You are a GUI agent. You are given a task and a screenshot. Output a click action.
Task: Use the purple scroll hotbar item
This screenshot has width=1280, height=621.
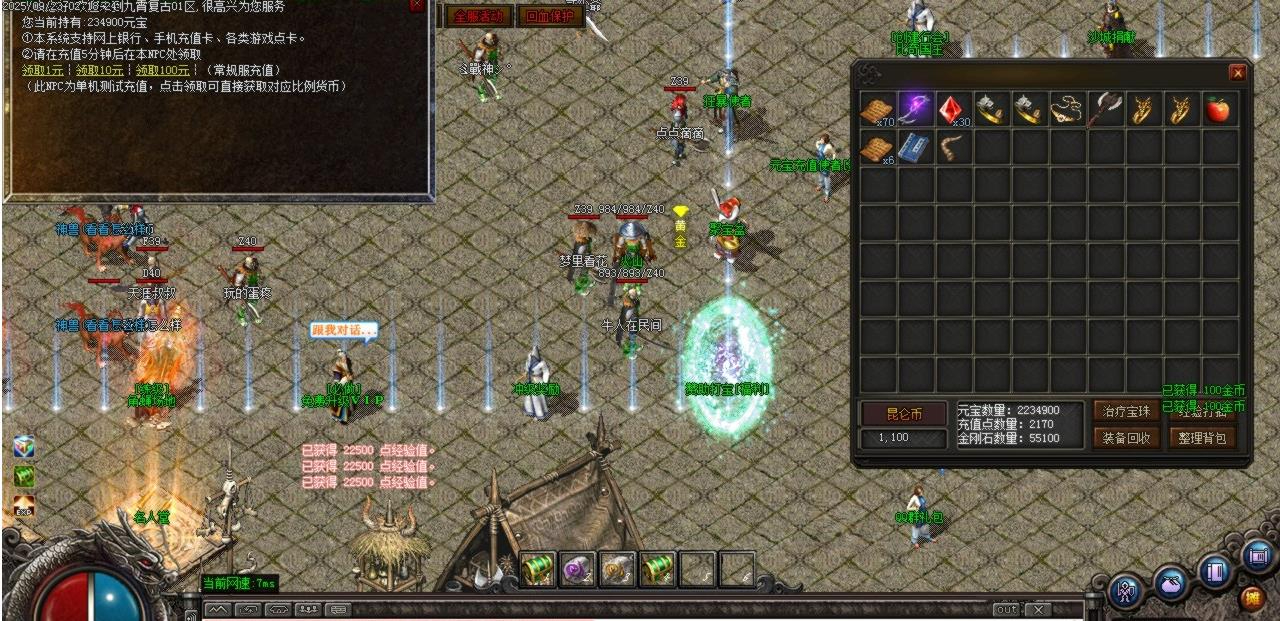577,569
